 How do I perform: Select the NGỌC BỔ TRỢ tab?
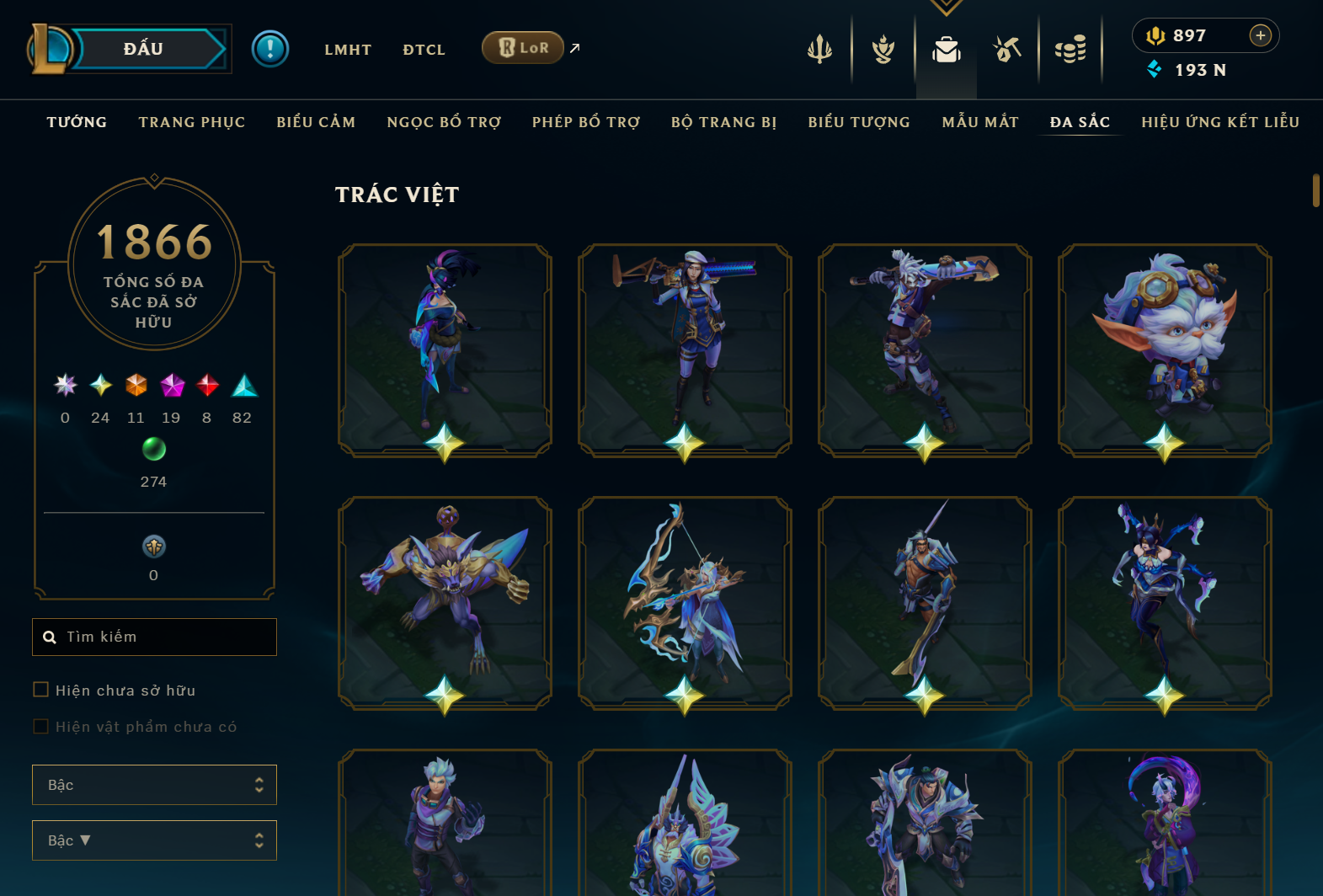[444, 122]
